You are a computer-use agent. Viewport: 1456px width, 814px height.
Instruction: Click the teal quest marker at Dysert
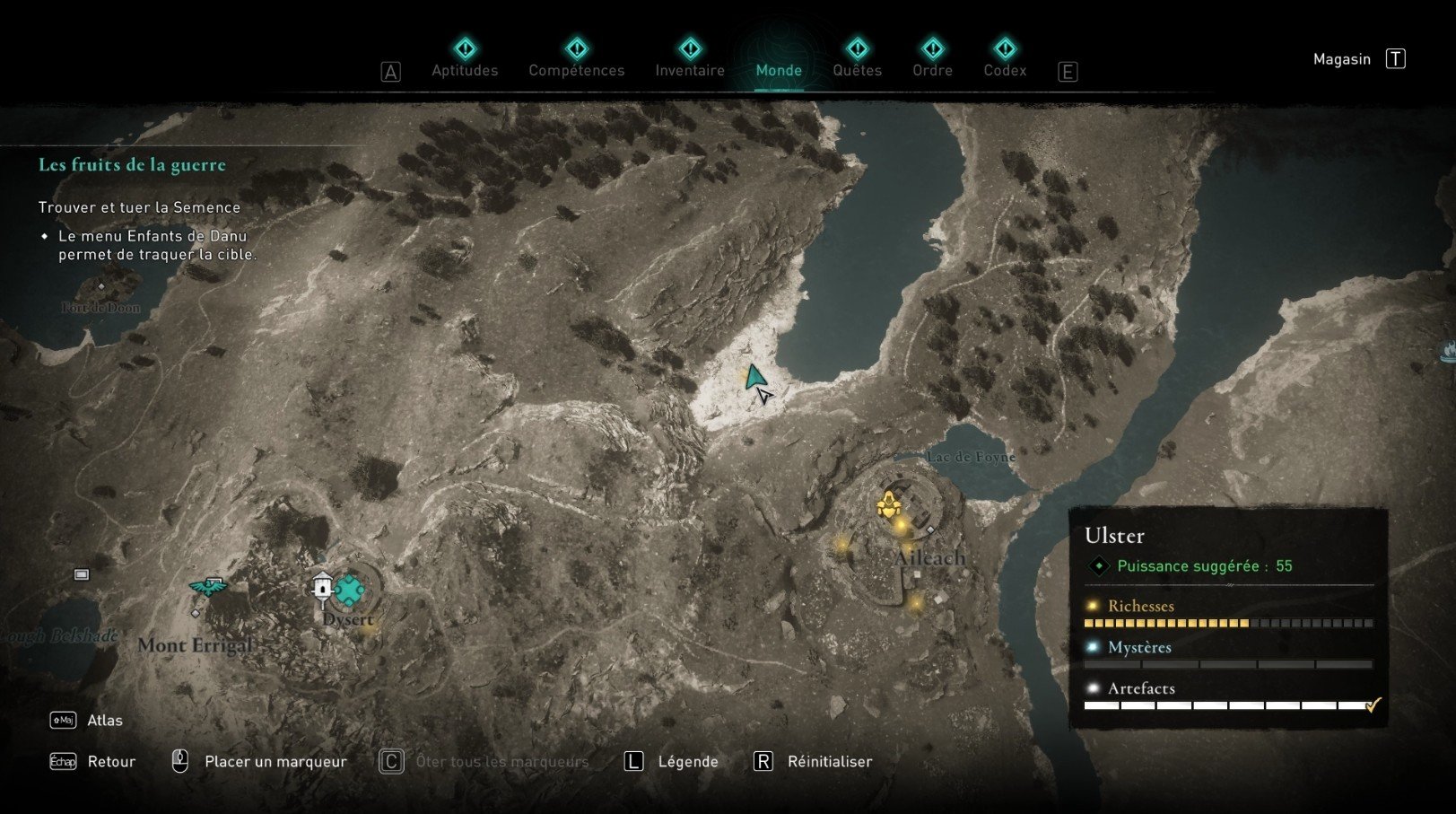coord(349,590)
